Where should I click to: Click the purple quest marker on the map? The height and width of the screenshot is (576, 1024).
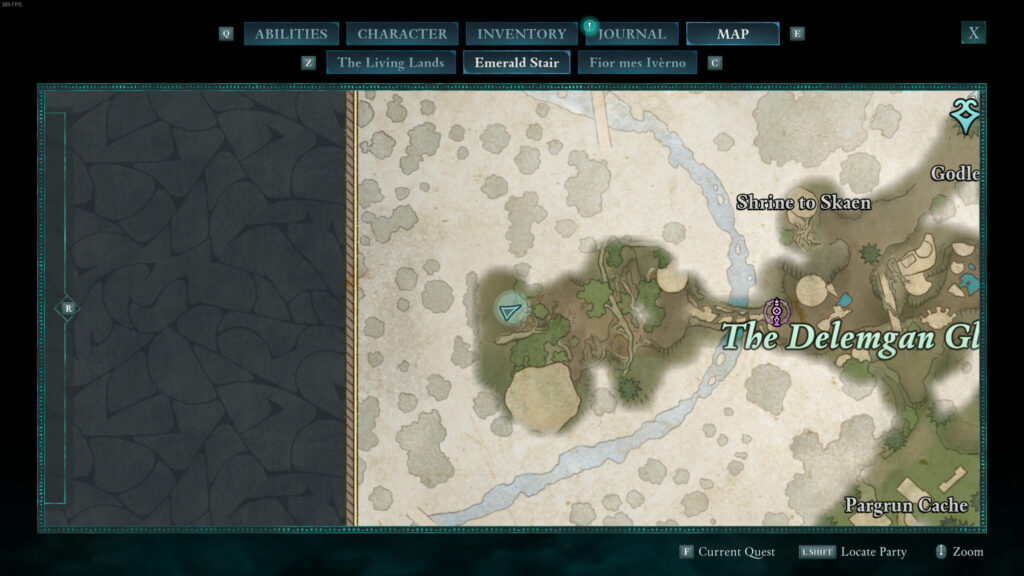(774, 312)
